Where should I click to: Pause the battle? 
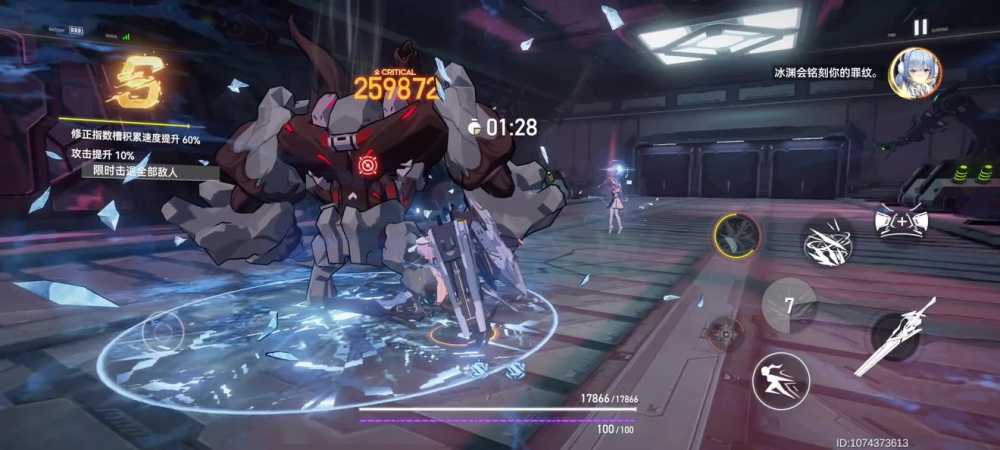[x=920, y=27]
